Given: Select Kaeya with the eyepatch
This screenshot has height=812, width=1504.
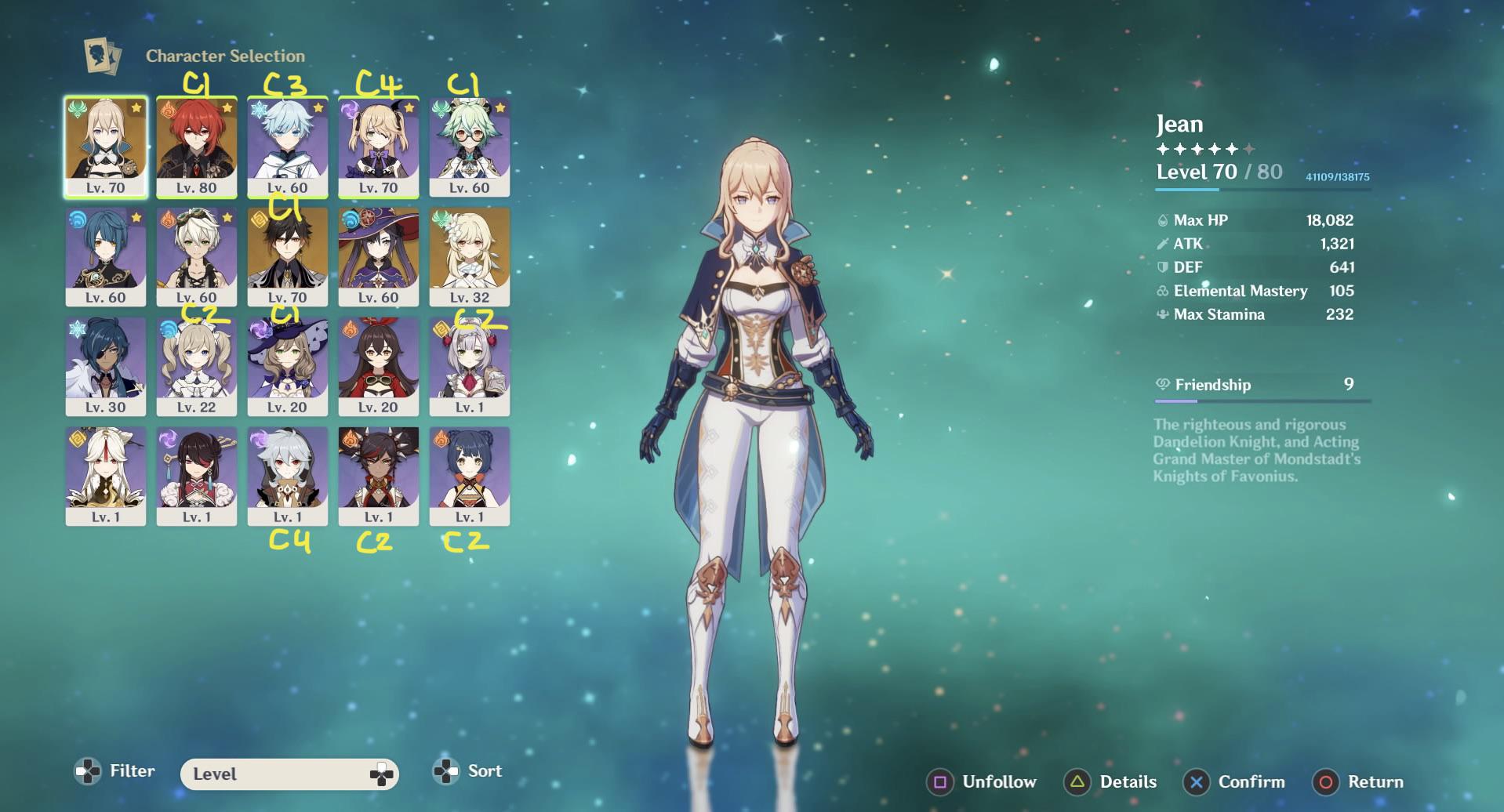Looking at the screenshot, I should tap(105, 366).
